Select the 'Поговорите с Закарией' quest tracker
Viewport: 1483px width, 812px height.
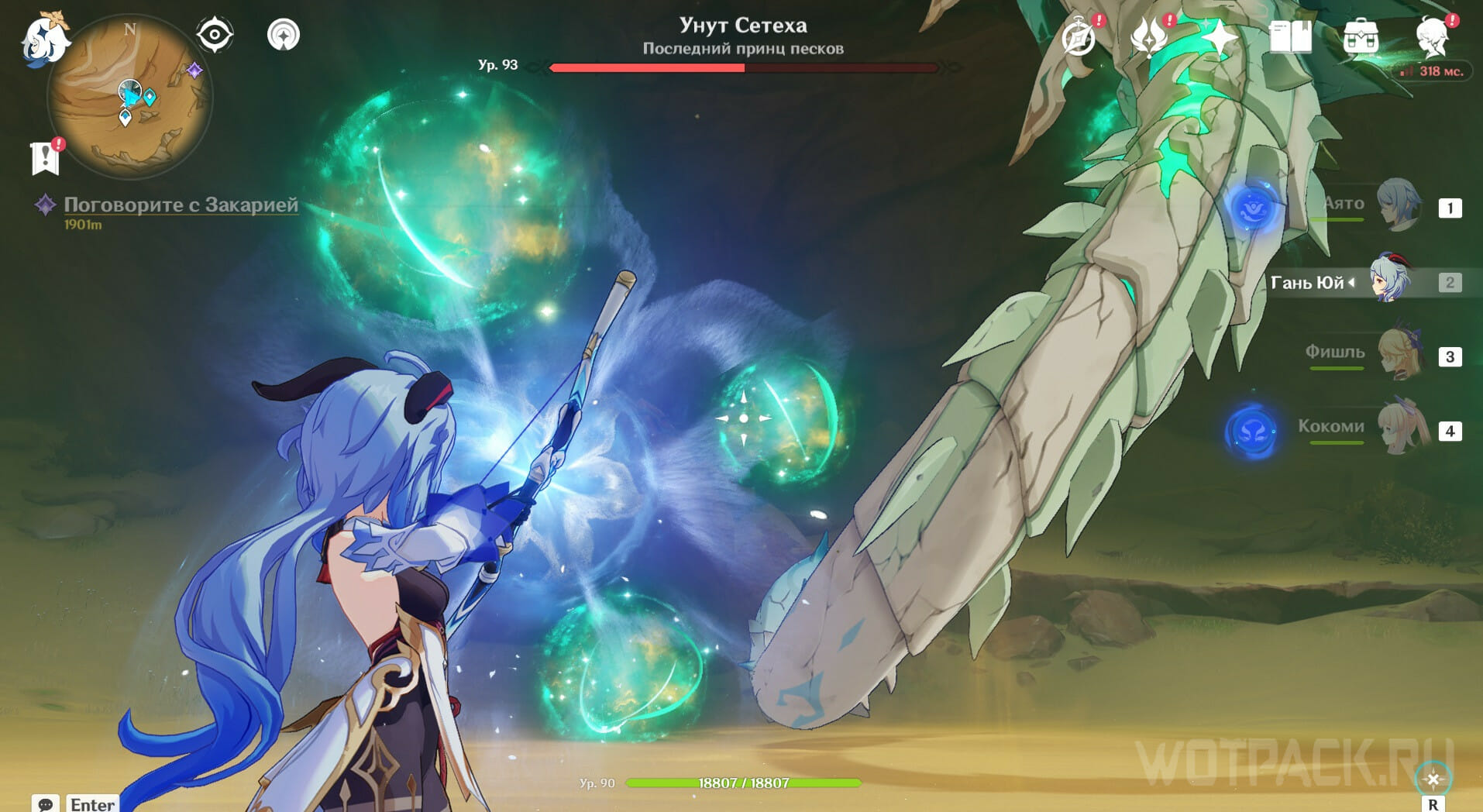click(181, 205)
